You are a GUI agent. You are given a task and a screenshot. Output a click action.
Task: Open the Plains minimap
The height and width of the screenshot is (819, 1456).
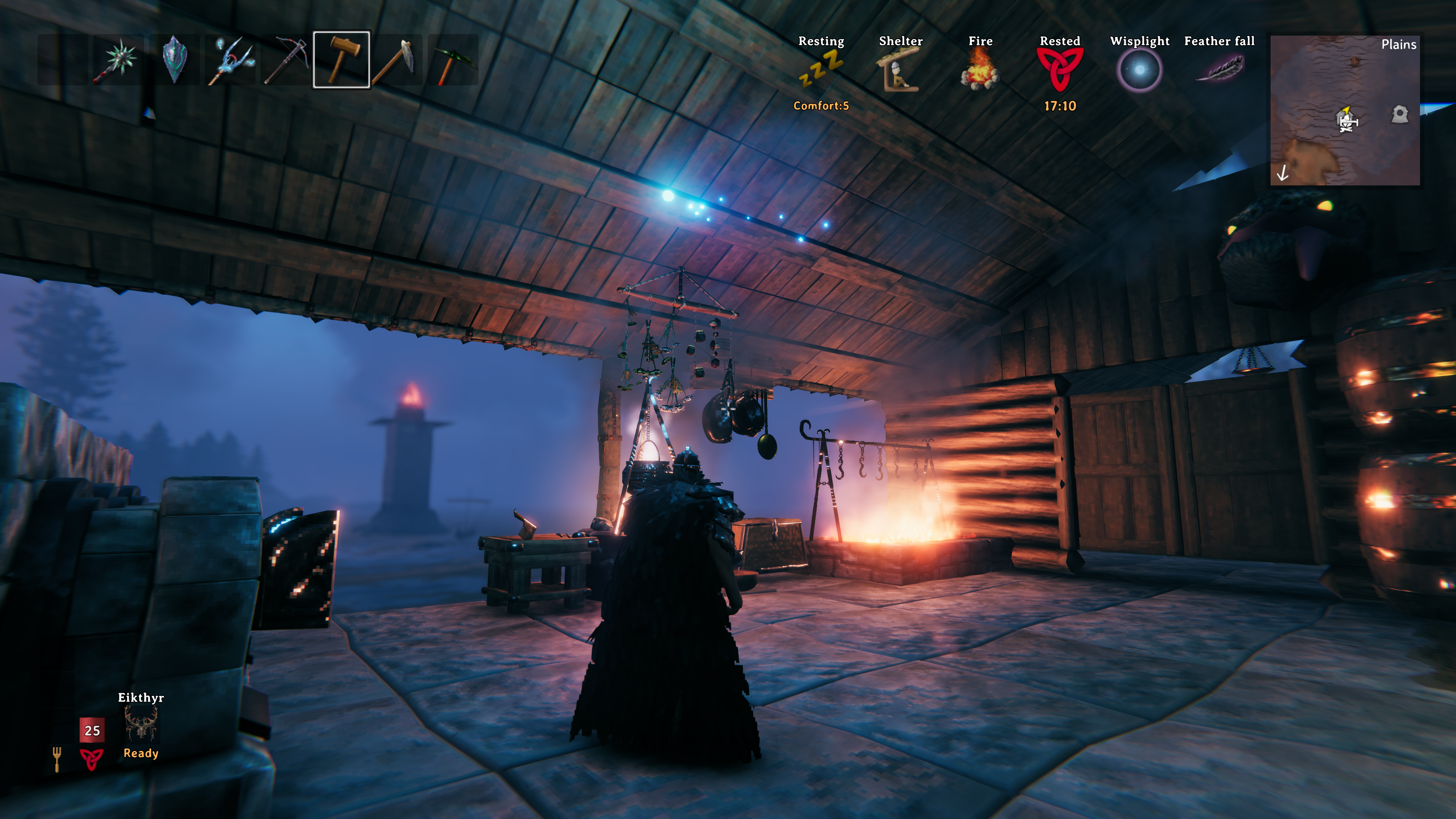(x=1345, y=110)
